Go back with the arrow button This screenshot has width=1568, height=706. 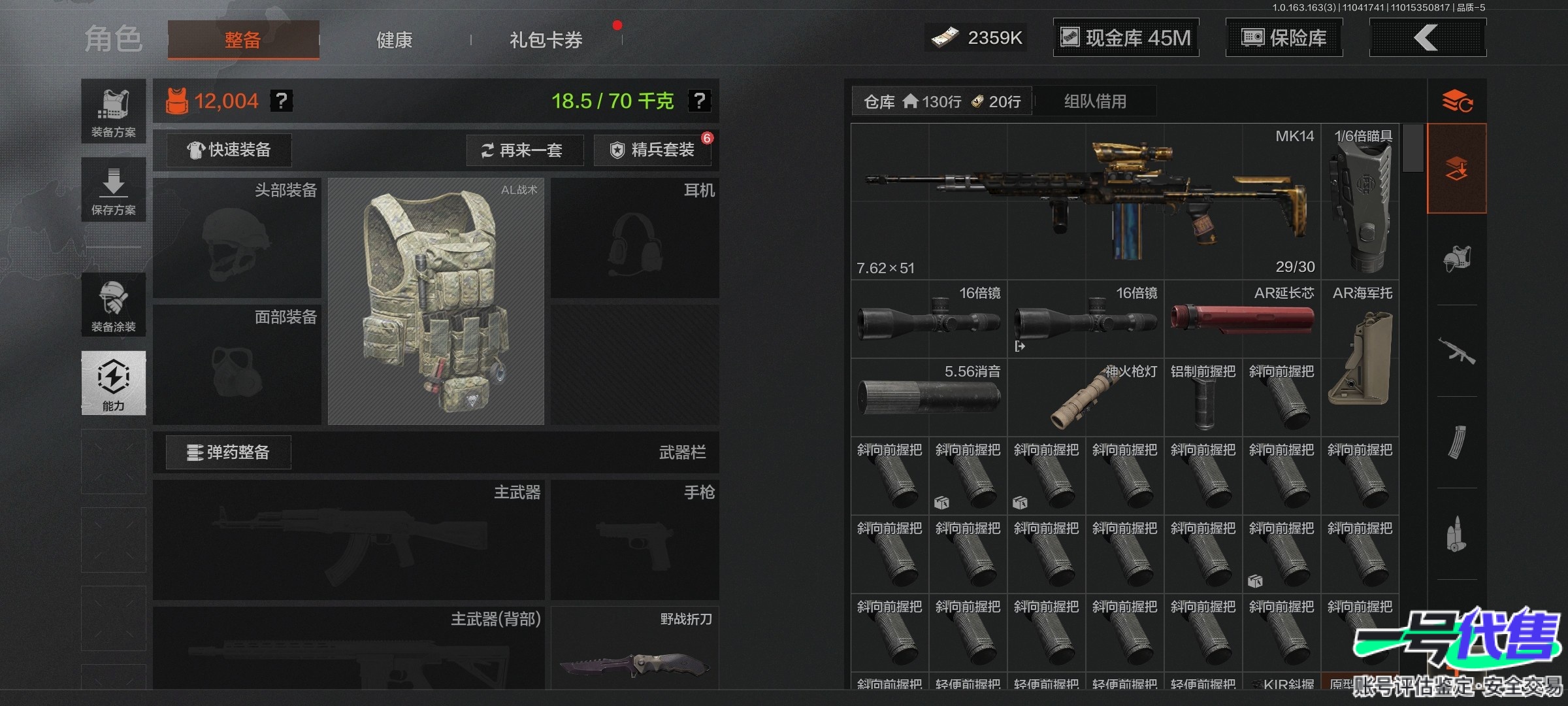[x=1427, y=38]
